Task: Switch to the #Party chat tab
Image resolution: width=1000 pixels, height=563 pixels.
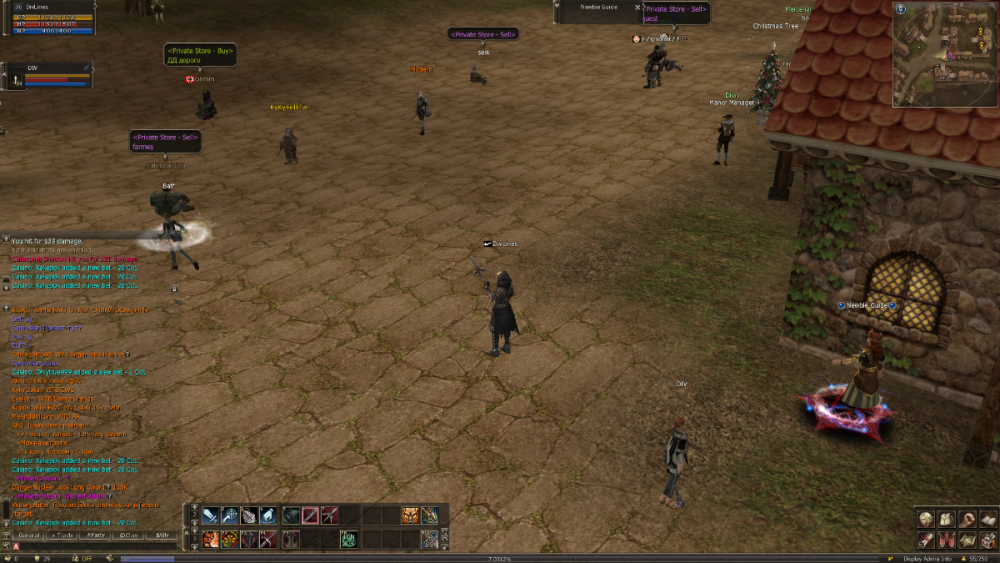Action: [96, 536]
